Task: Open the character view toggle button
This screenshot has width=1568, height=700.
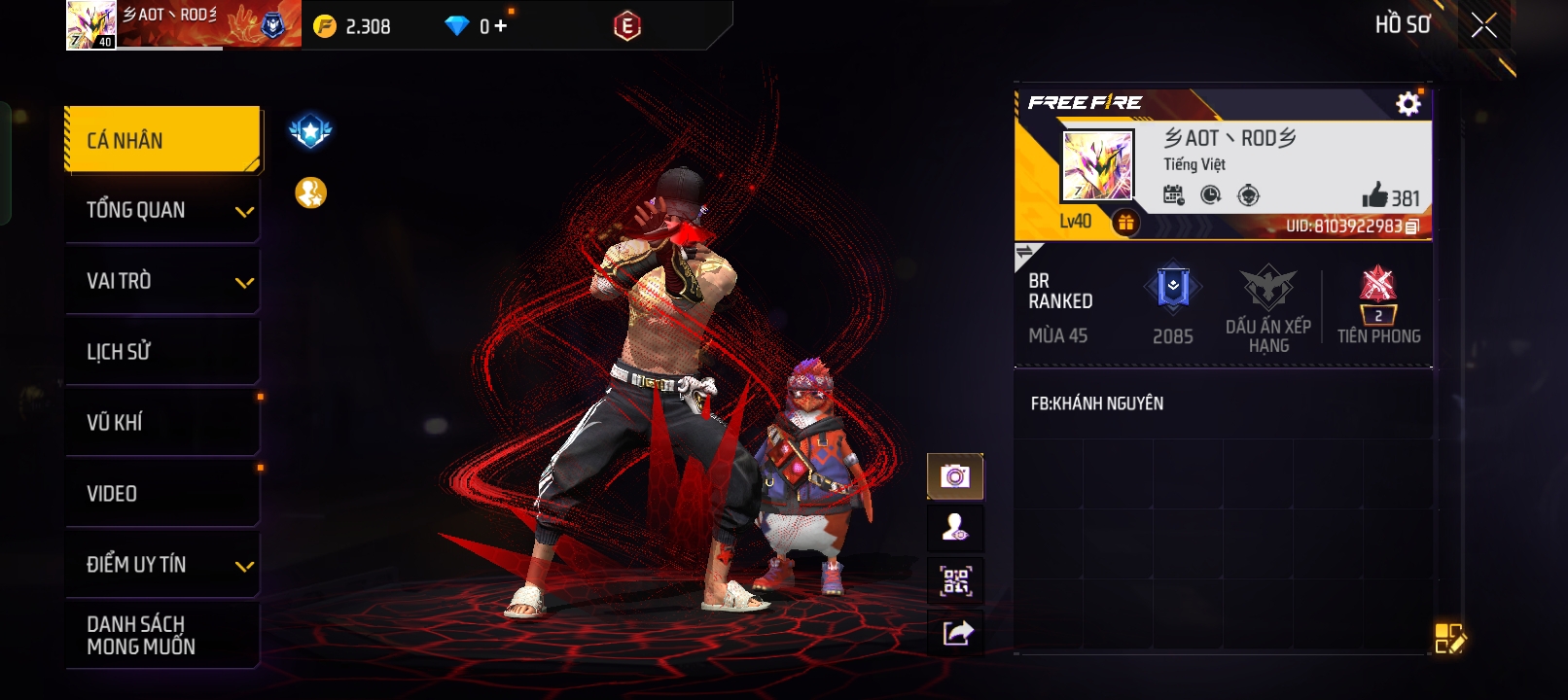Action: (955, 529)
